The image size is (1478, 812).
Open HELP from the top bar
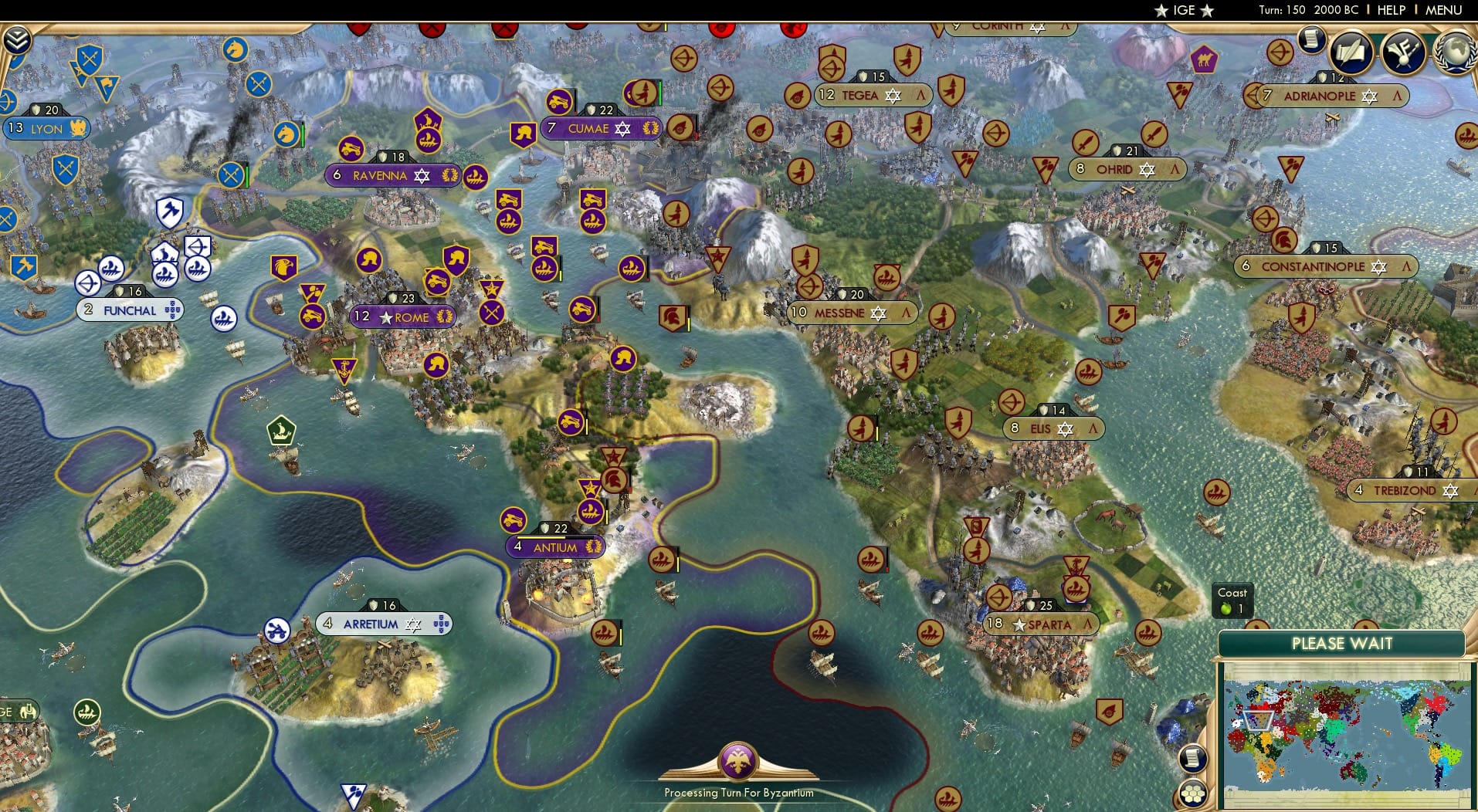tap(1390, 10)
